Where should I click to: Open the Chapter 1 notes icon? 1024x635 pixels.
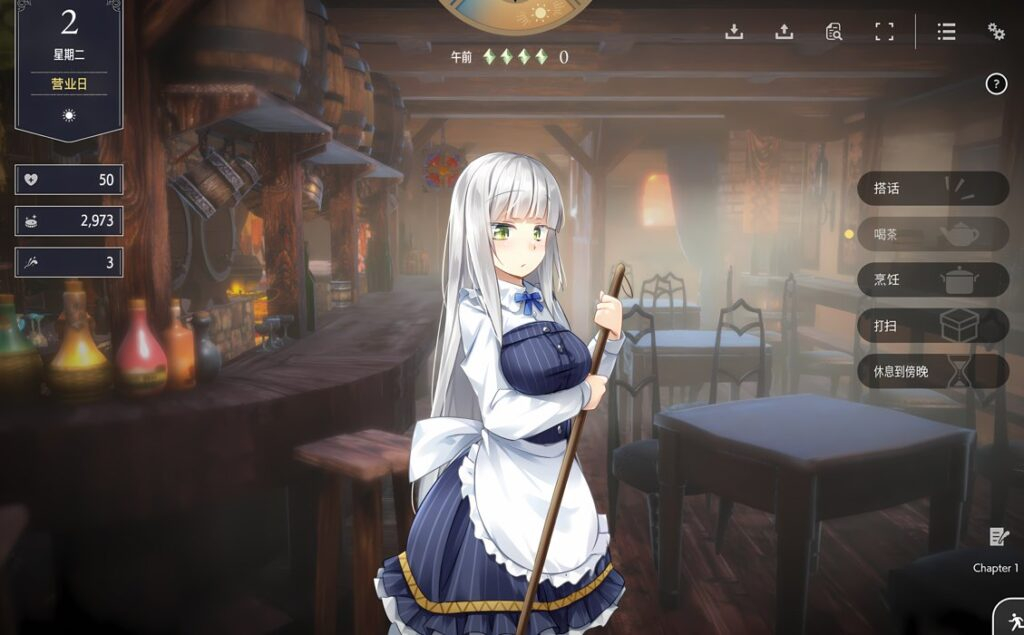(997, 538)
